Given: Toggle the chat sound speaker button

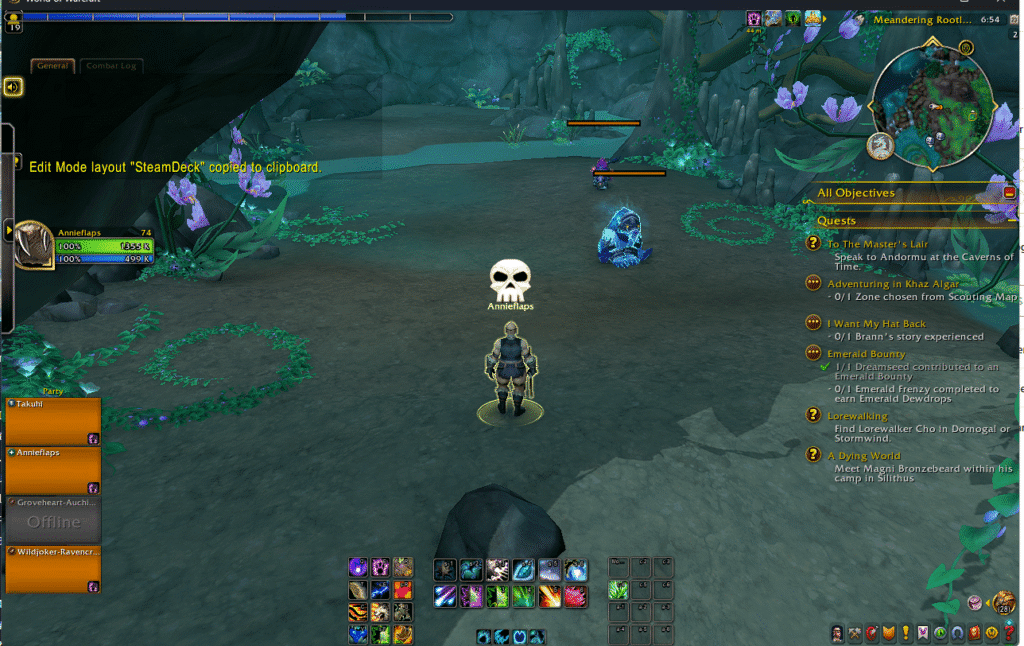Looking at the screenshot, I should [x=13, y=87].
